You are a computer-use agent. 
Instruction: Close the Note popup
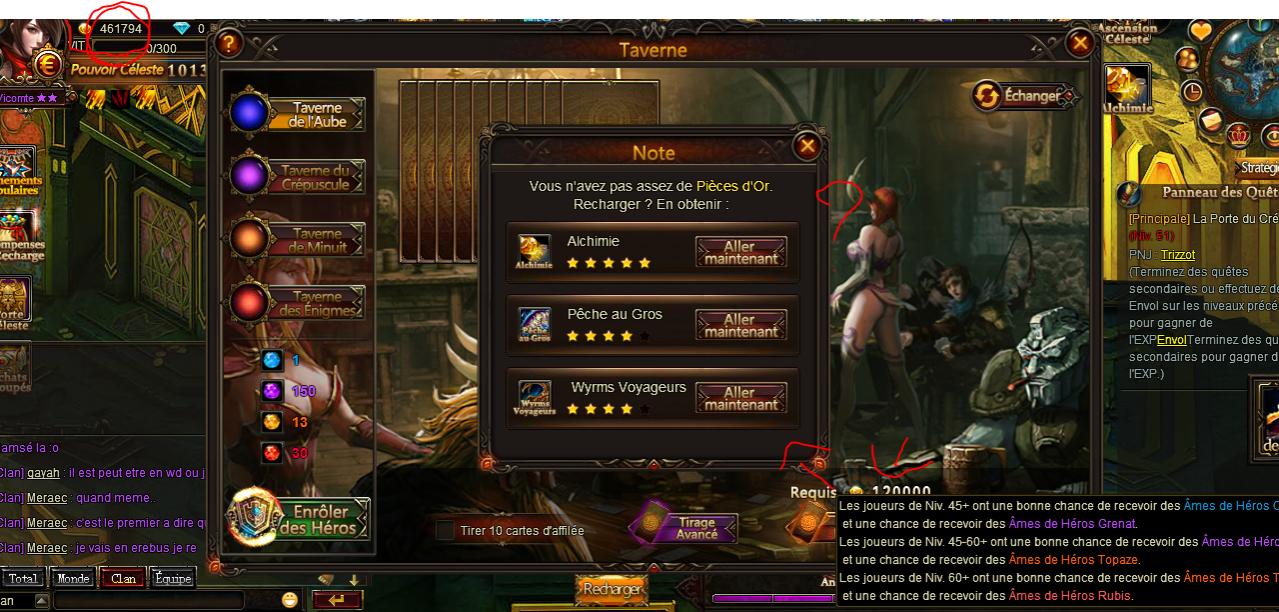point(806,146)
